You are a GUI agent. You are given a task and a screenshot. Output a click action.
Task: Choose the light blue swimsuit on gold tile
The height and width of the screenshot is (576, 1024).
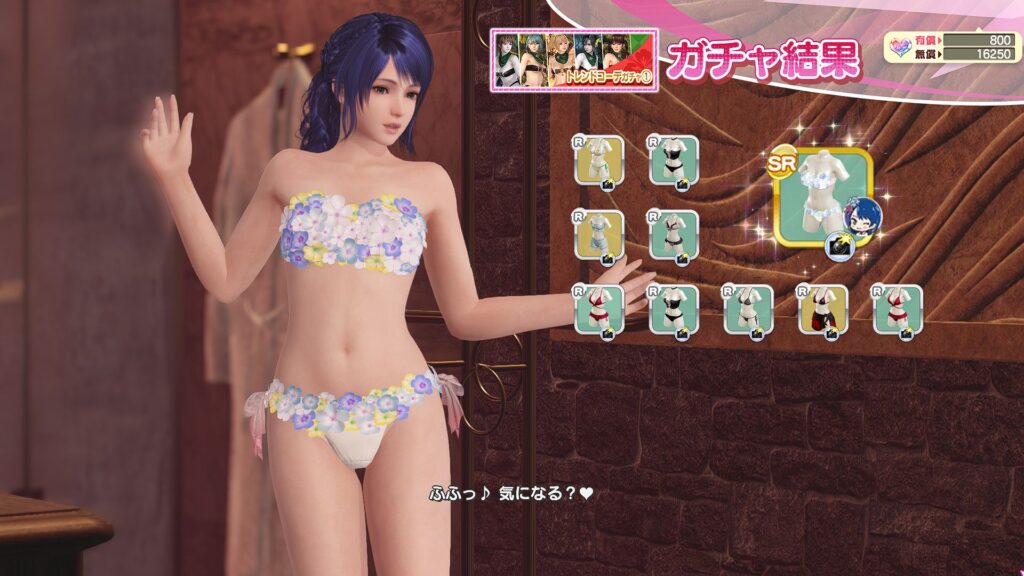[x=599, y=234]
